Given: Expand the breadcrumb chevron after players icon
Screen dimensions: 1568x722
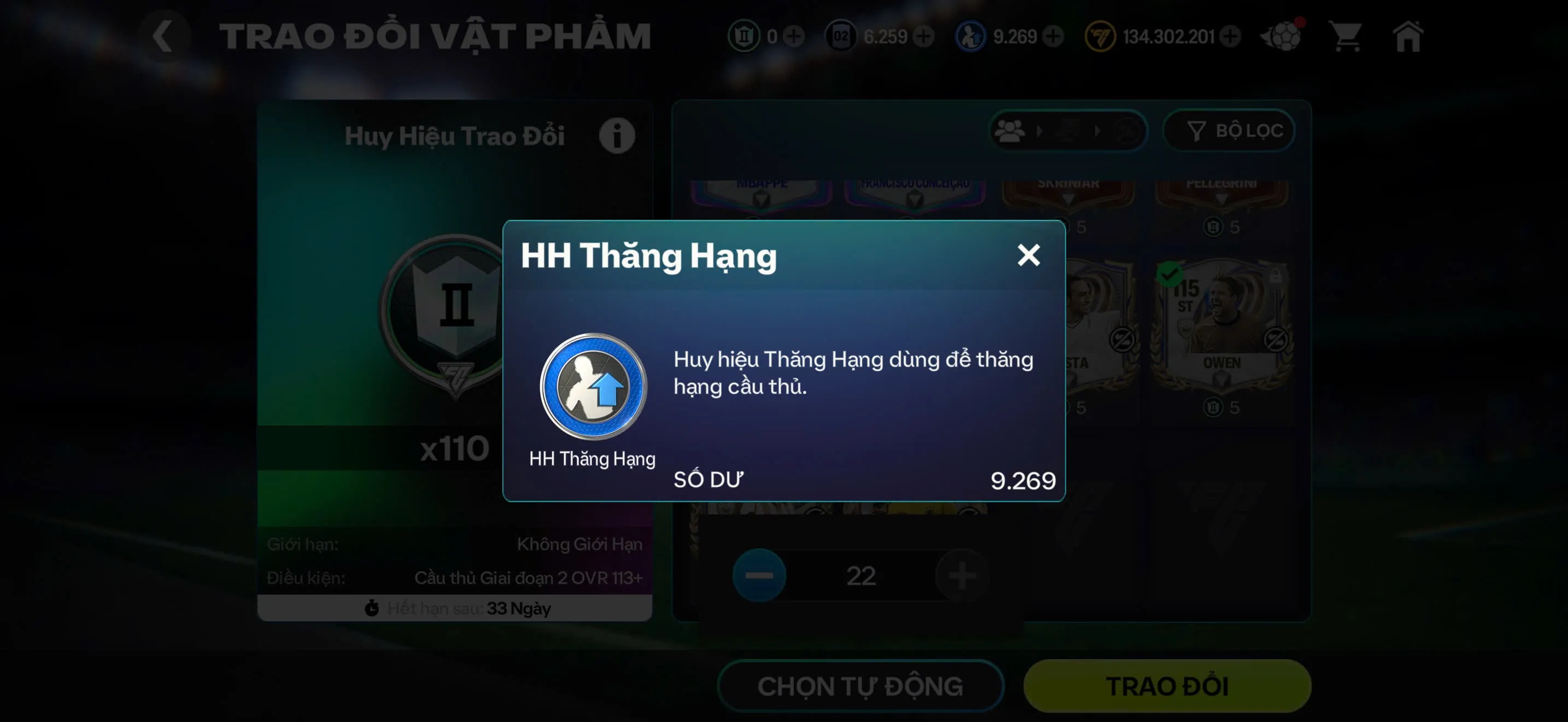Looking at the screenshot, I should pyautogui.click(x=1042, y=130).
